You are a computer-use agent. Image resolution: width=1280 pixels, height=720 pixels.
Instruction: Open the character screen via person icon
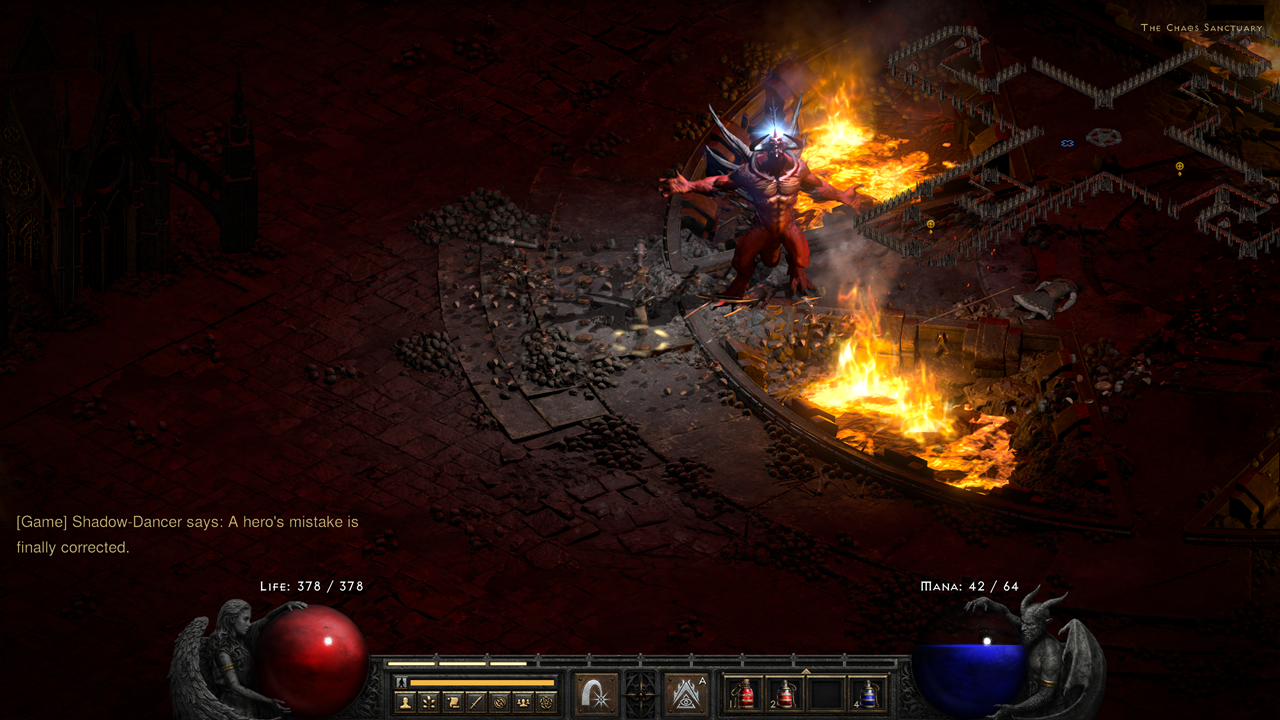pyautogui.click(x=405, y=702)
